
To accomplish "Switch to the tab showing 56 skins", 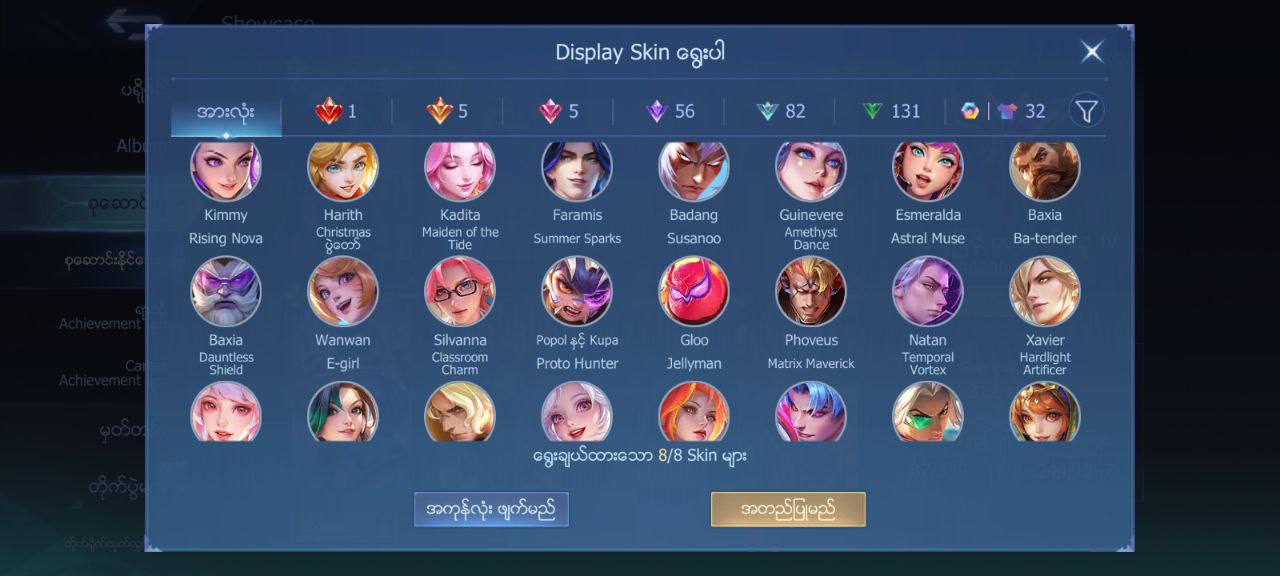I will click(x=670, y=111).
